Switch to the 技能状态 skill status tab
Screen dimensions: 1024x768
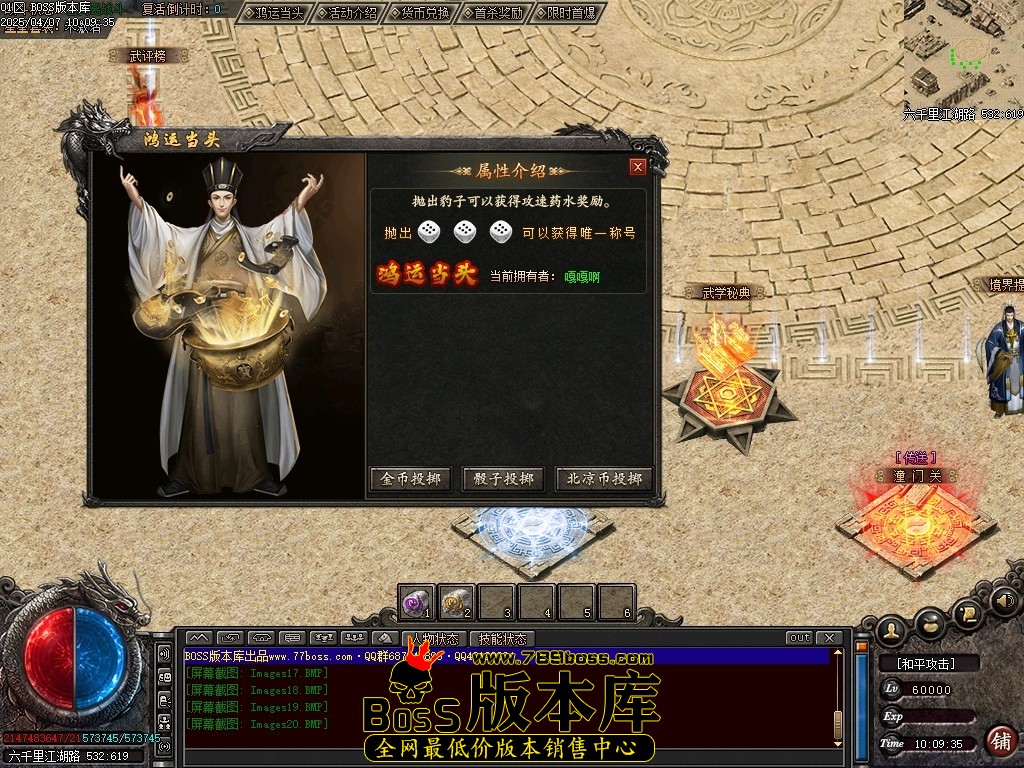(502, 638)
